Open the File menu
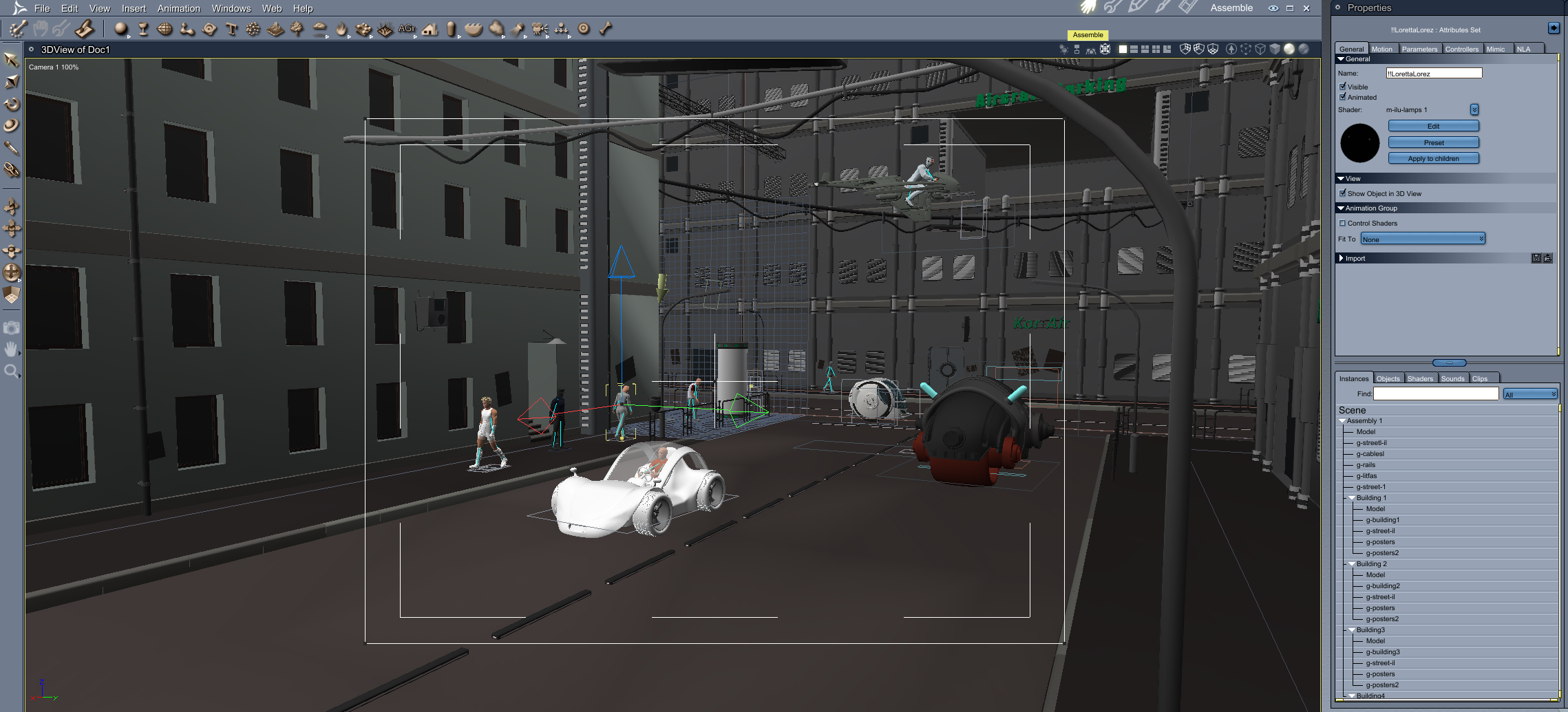The image size is (1568, 712). click(x=42, y=8)
